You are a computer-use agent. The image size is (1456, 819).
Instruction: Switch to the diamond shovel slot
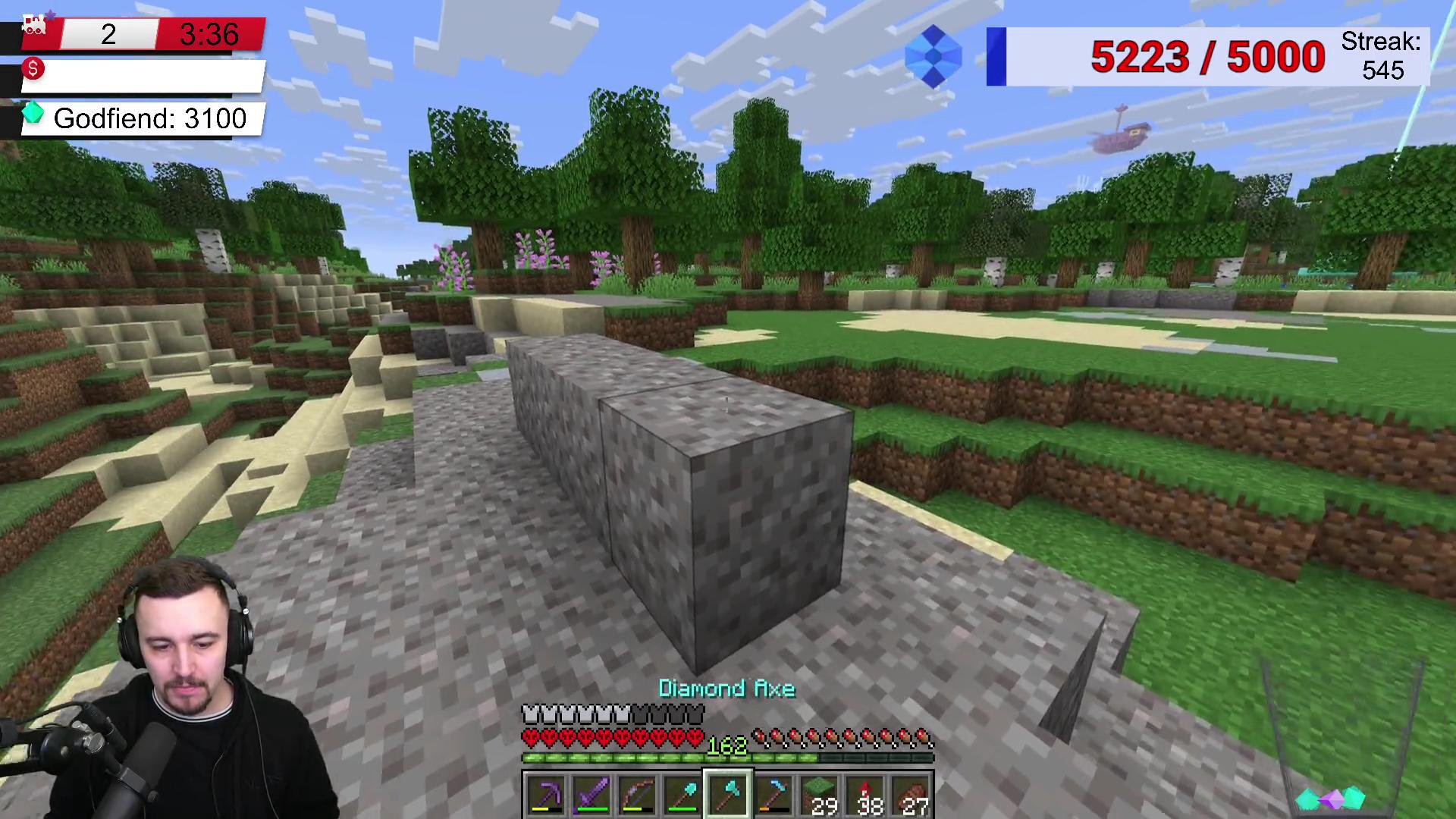682,795
